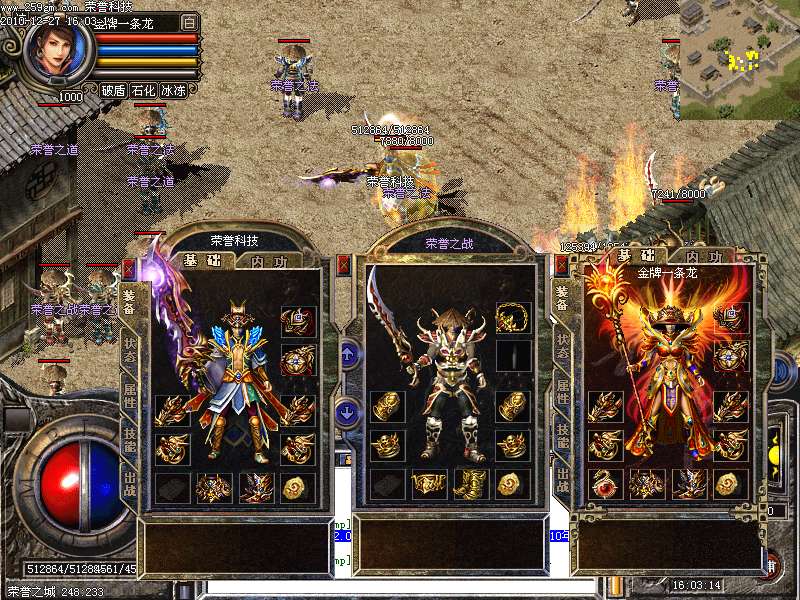Activate the 破盾 button under the portrait

[x=113, y=90]
